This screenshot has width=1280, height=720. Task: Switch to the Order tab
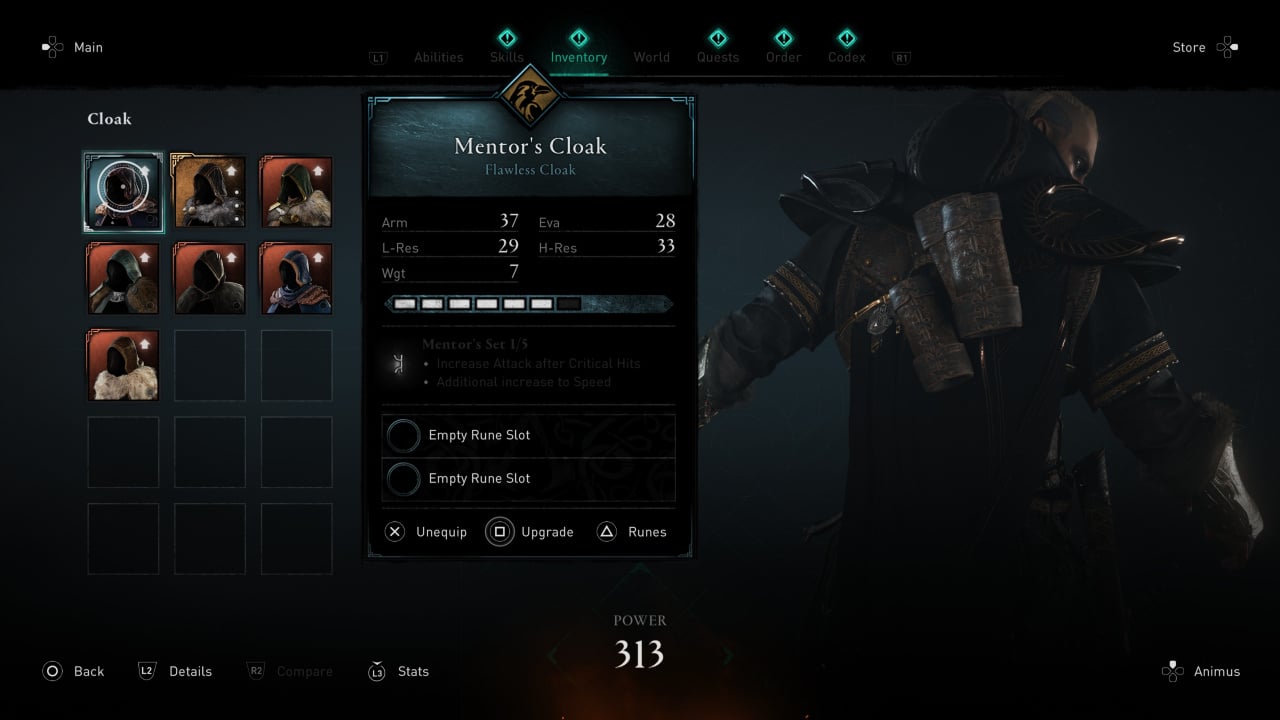pos(783,57)
